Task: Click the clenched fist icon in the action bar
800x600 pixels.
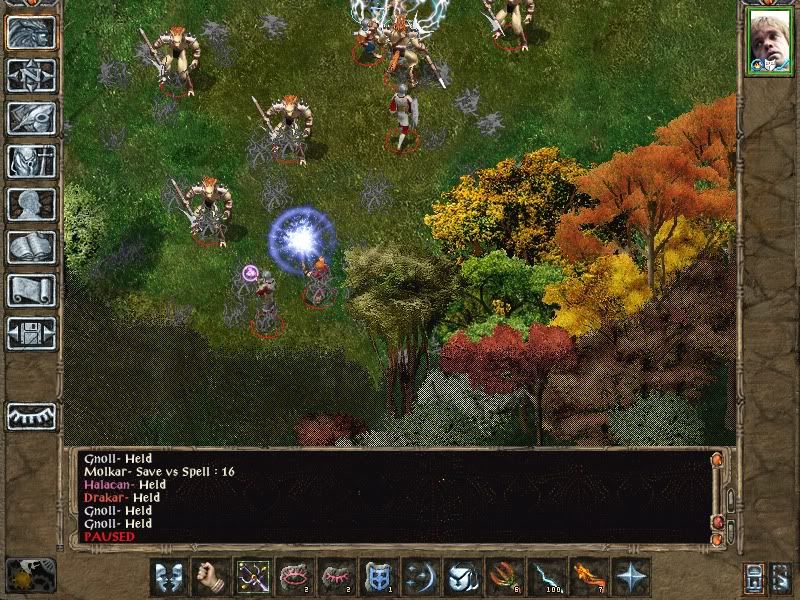Action: pos(211,577)
